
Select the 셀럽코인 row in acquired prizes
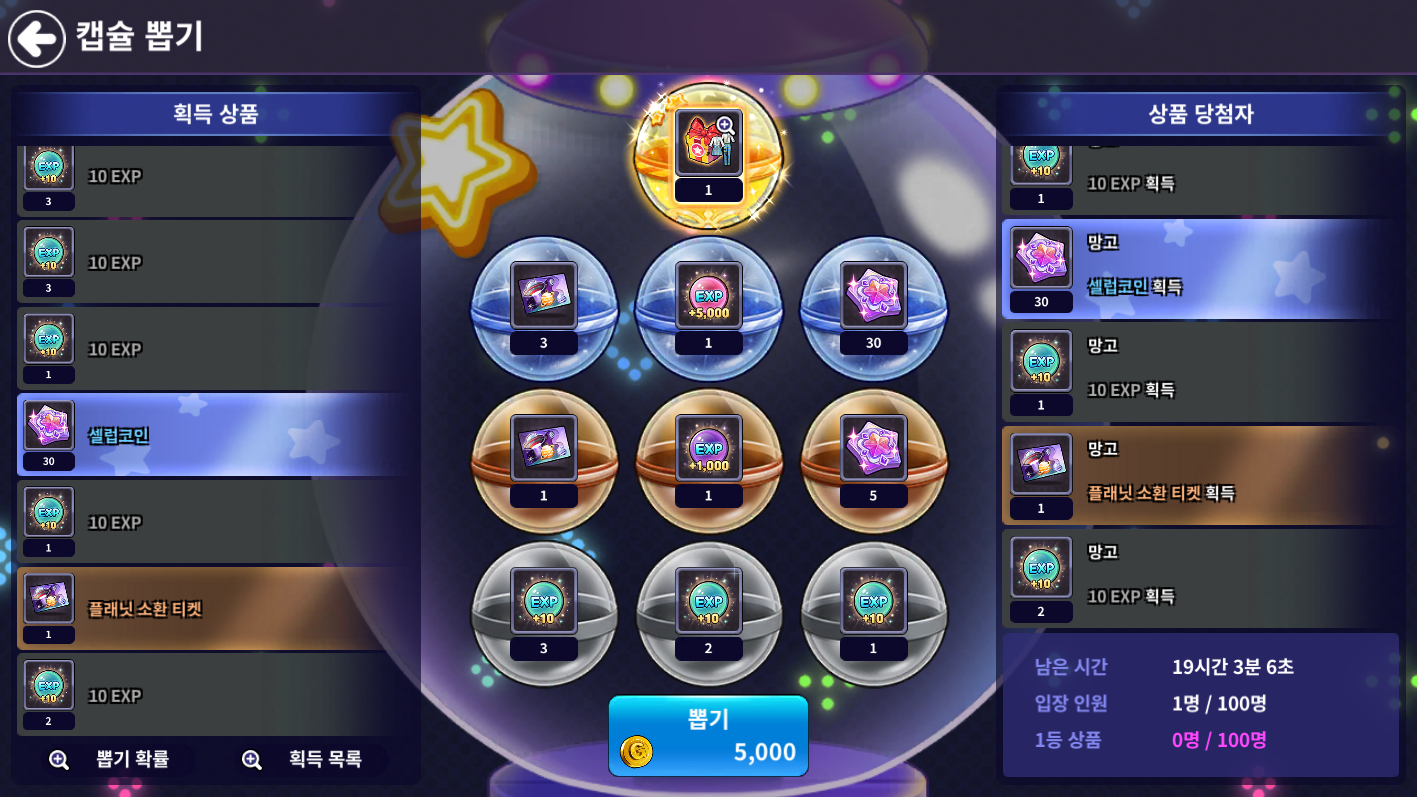(216, 435)
